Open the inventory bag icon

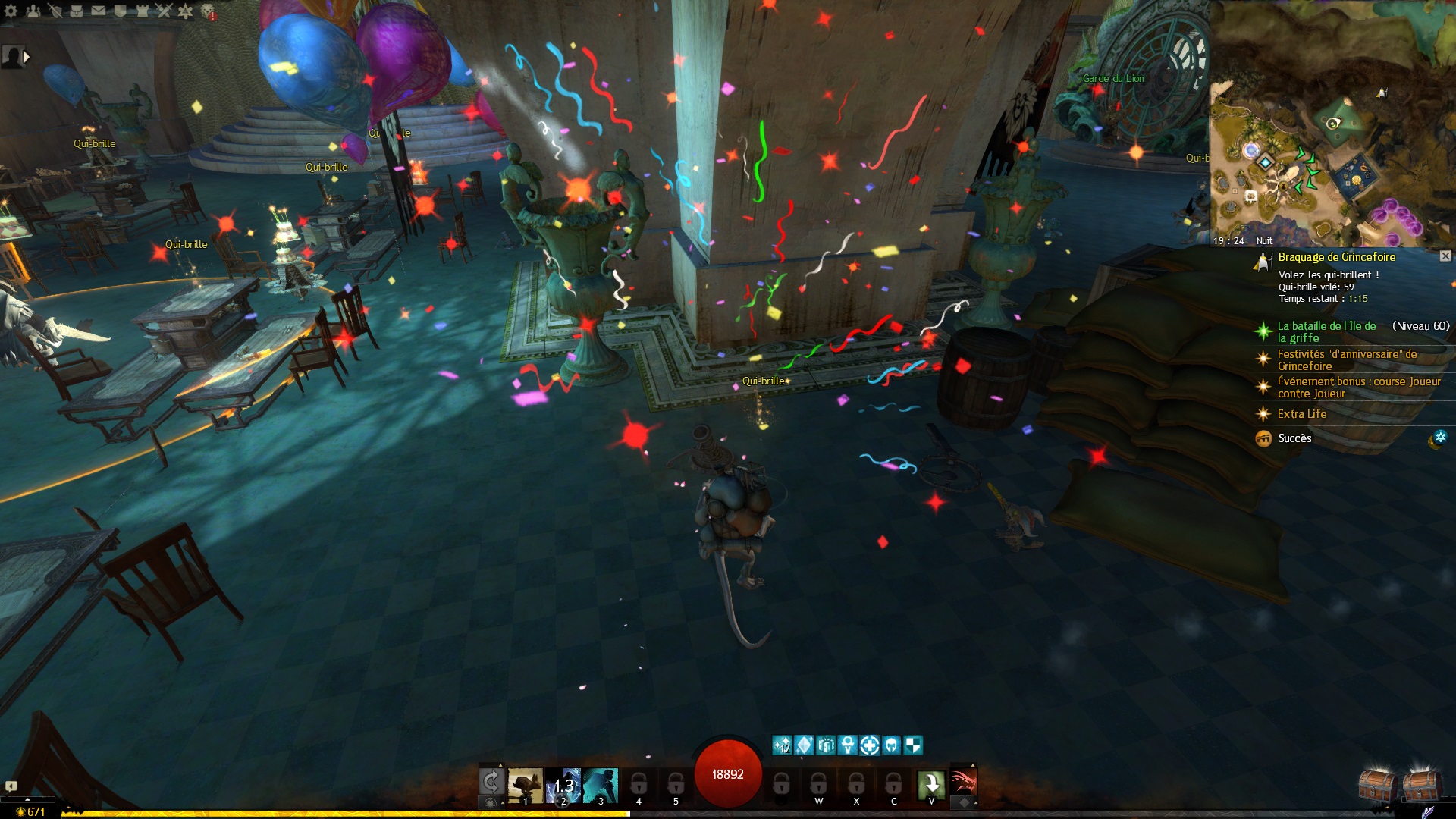[x=77, y=11]
